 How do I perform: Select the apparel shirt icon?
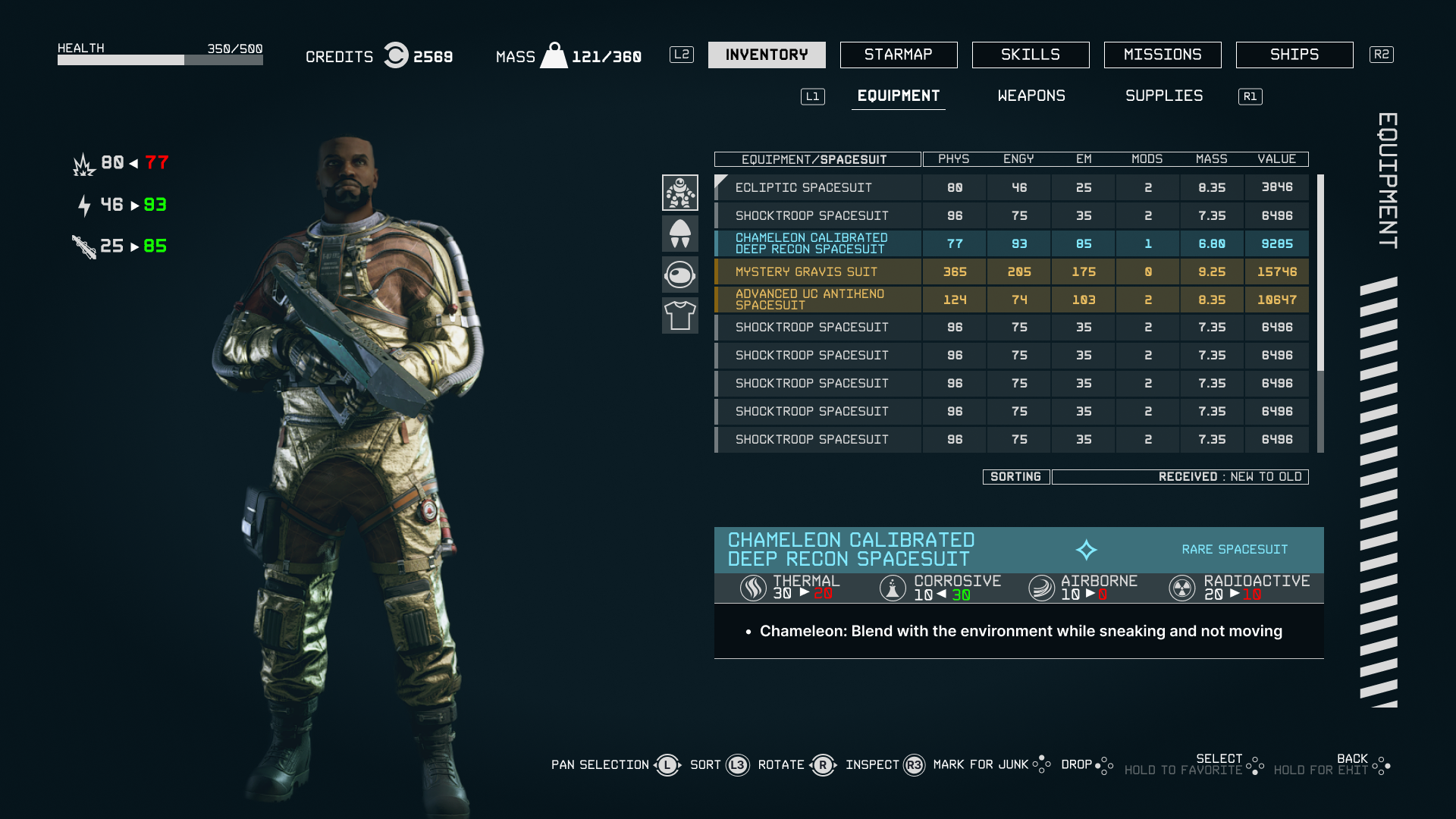click(680, 315)
